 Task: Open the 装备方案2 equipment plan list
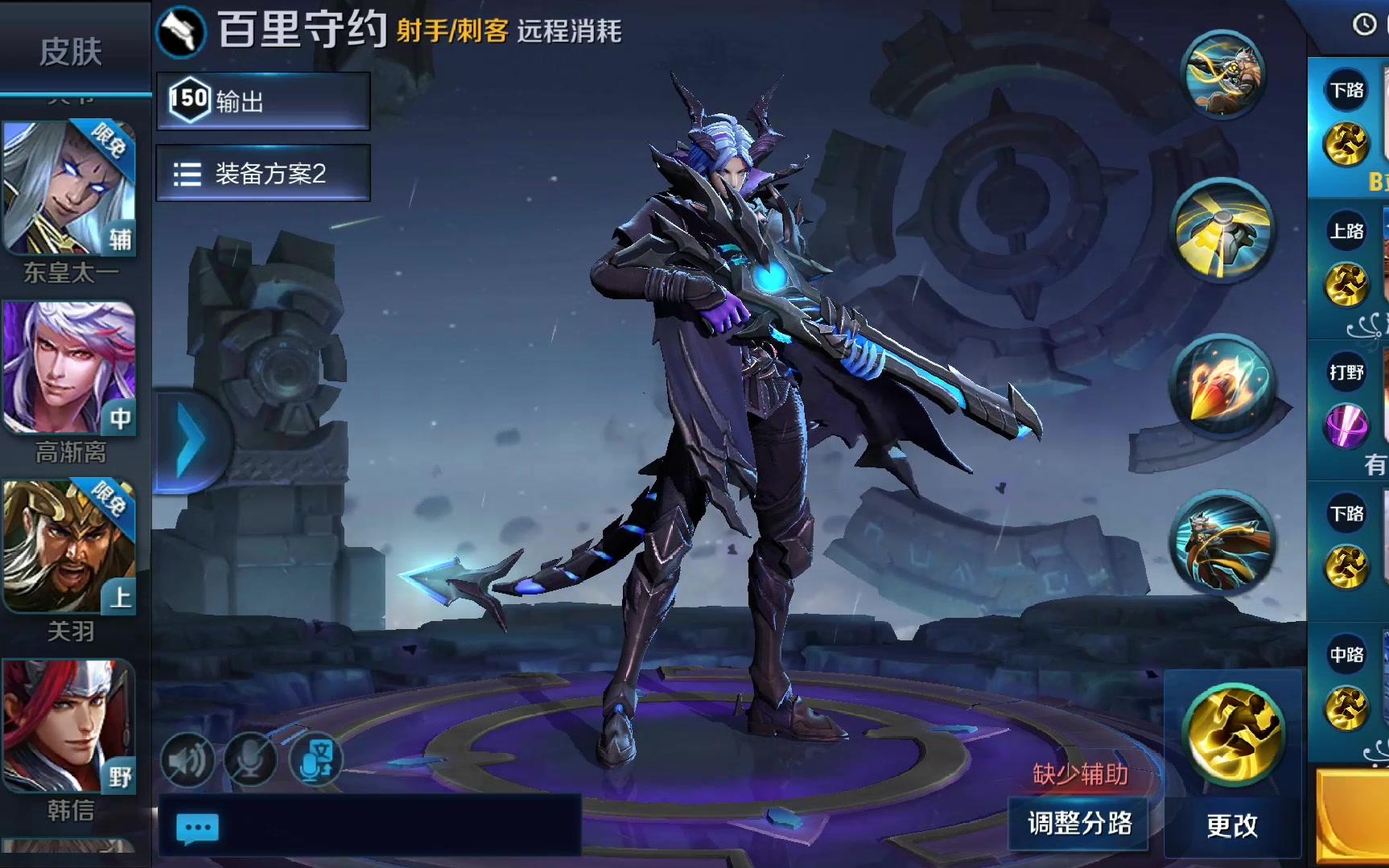point(263,173)
